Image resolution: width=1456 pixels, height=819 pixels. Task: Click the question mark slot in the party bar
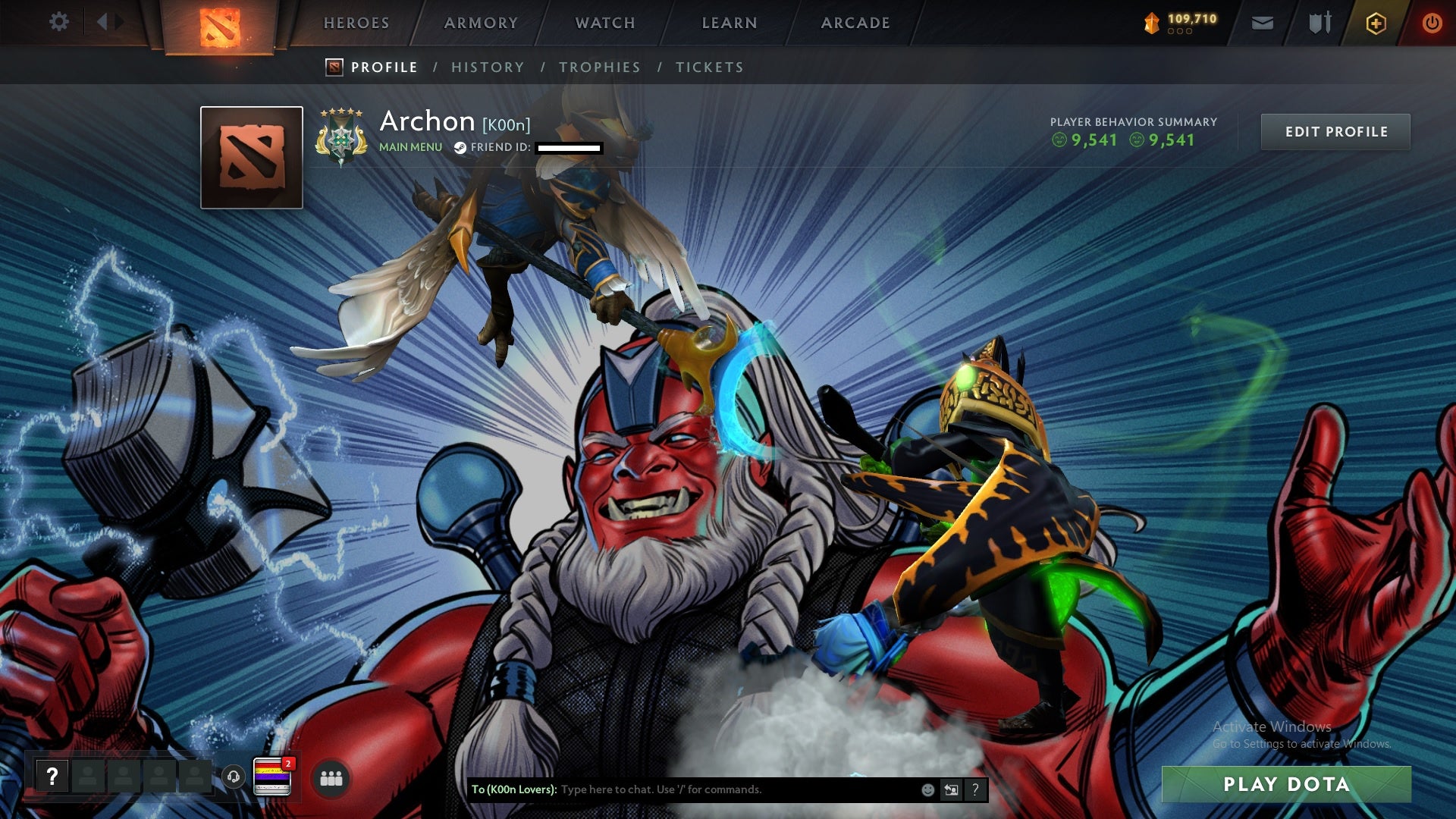tap(52, 775)
